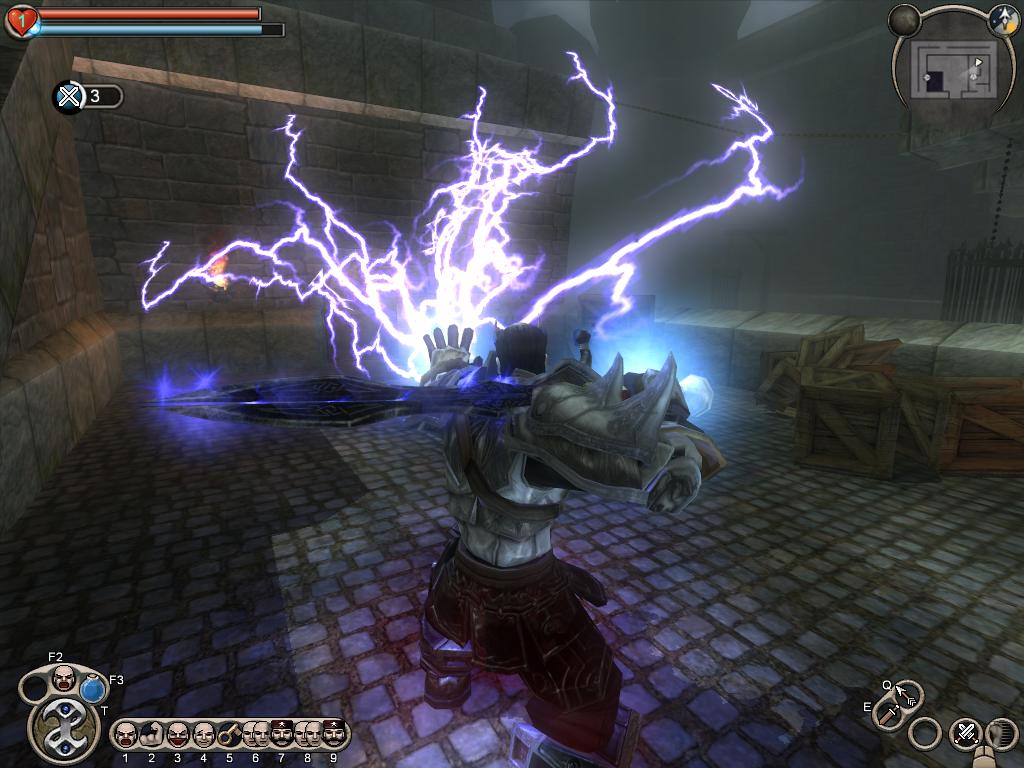Choose the angry face expression in slot 1
This screenshot has width=1024, height=768.
coord(125,735)
